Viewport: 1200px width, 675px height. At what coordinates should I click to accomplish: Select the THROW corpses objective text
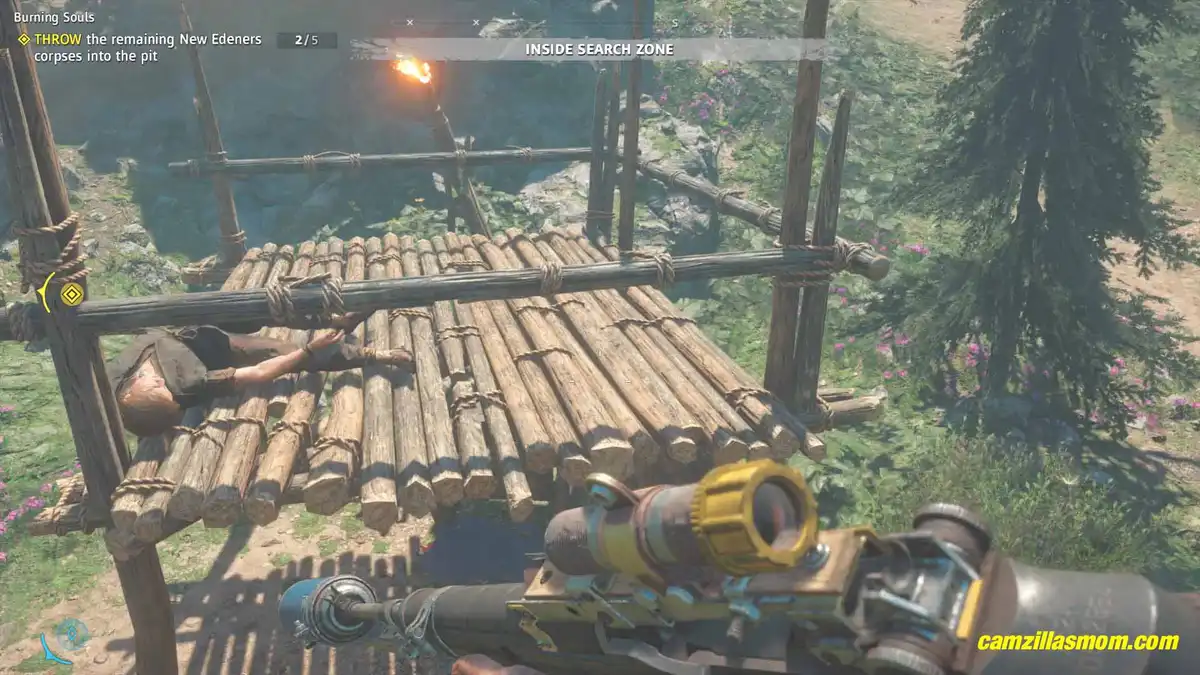click(146, 48)
